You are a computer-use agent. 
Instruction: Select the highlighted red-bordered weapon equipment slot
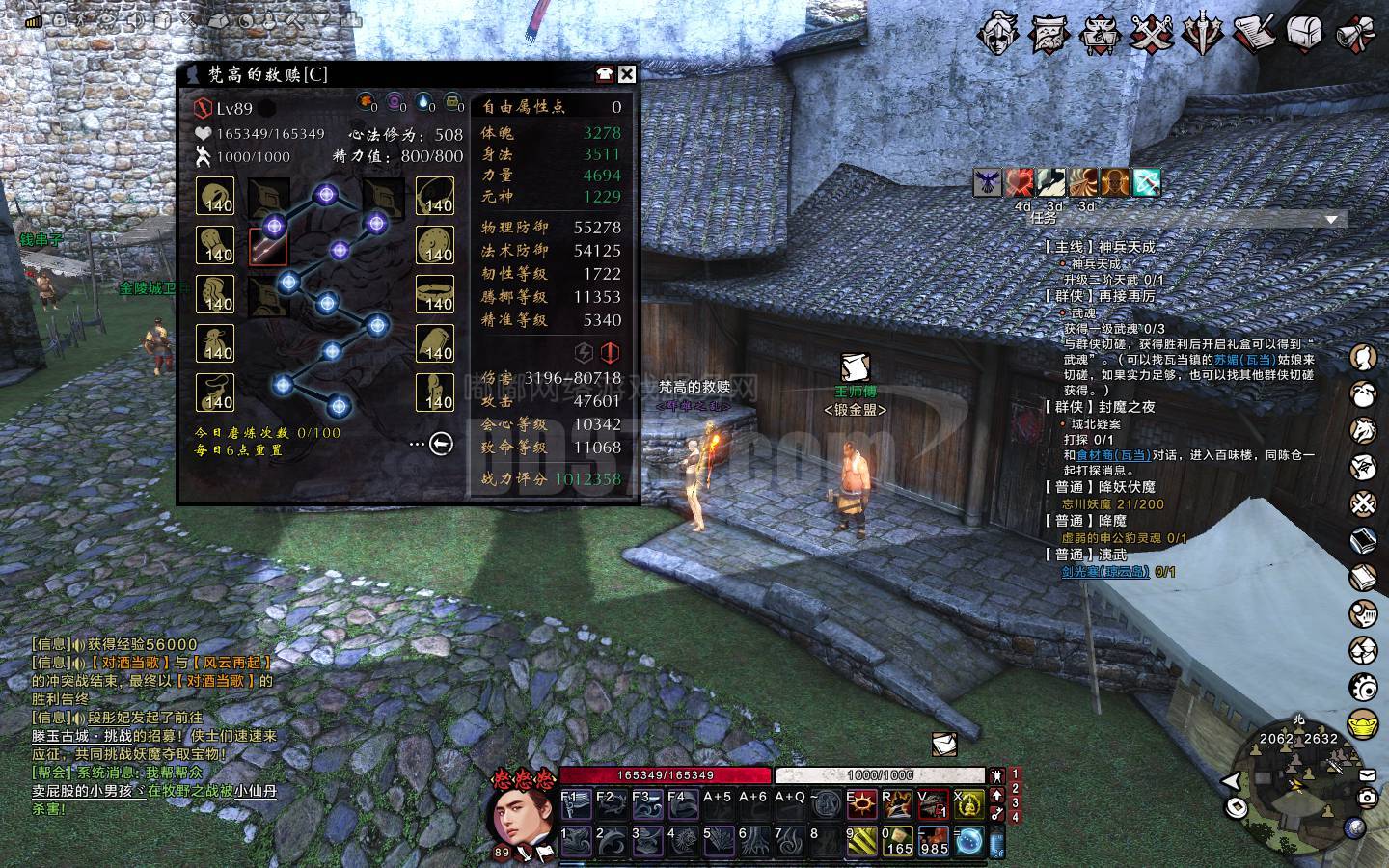[x=268, y=247]
